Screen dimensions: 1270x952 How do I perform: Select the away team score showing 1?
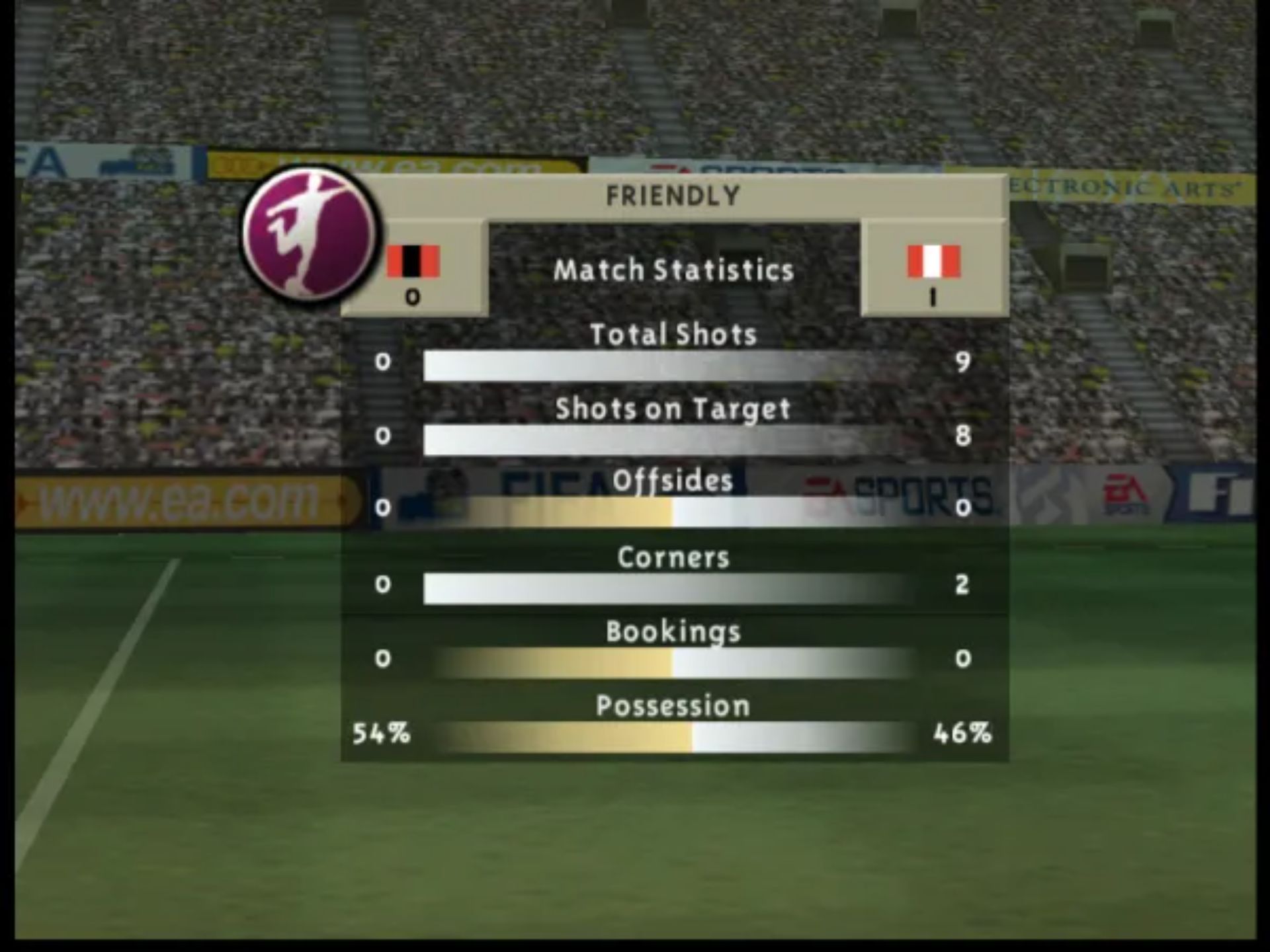tap(933, 299)
